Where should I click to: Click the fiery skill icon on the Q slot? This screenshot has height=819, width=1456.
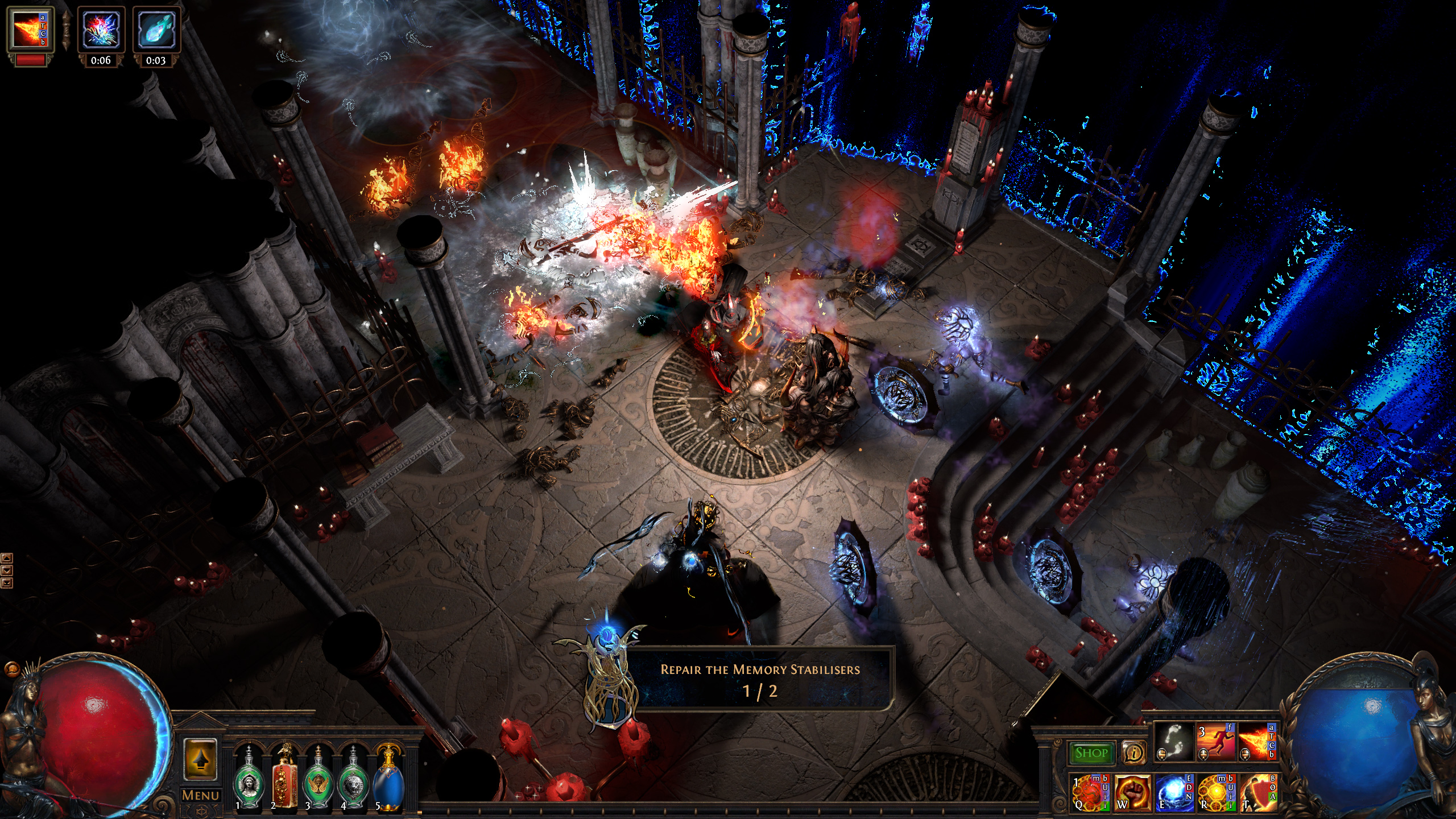[x=1089, y=796]
